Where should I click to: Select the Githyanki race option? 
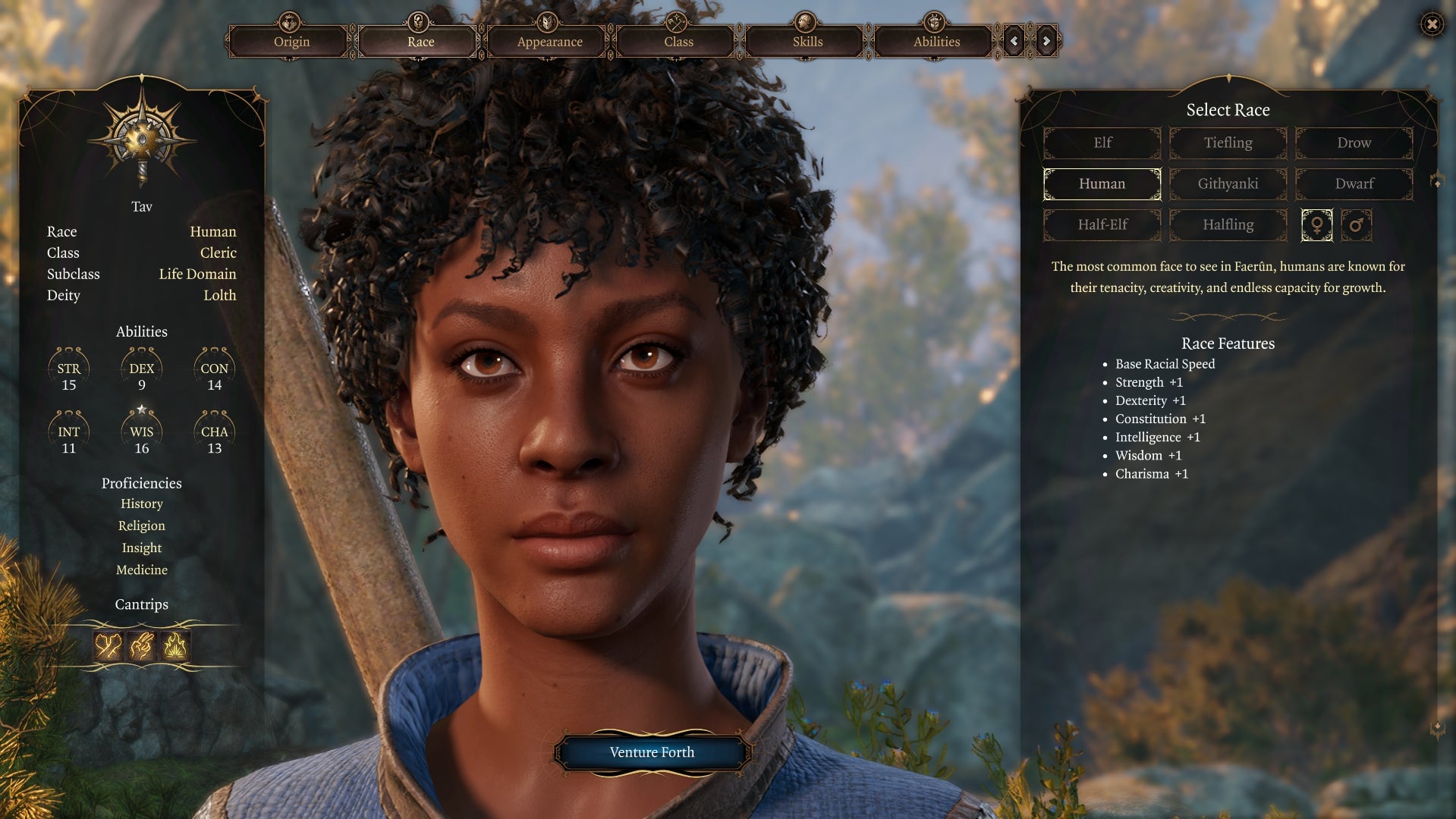1228,184
